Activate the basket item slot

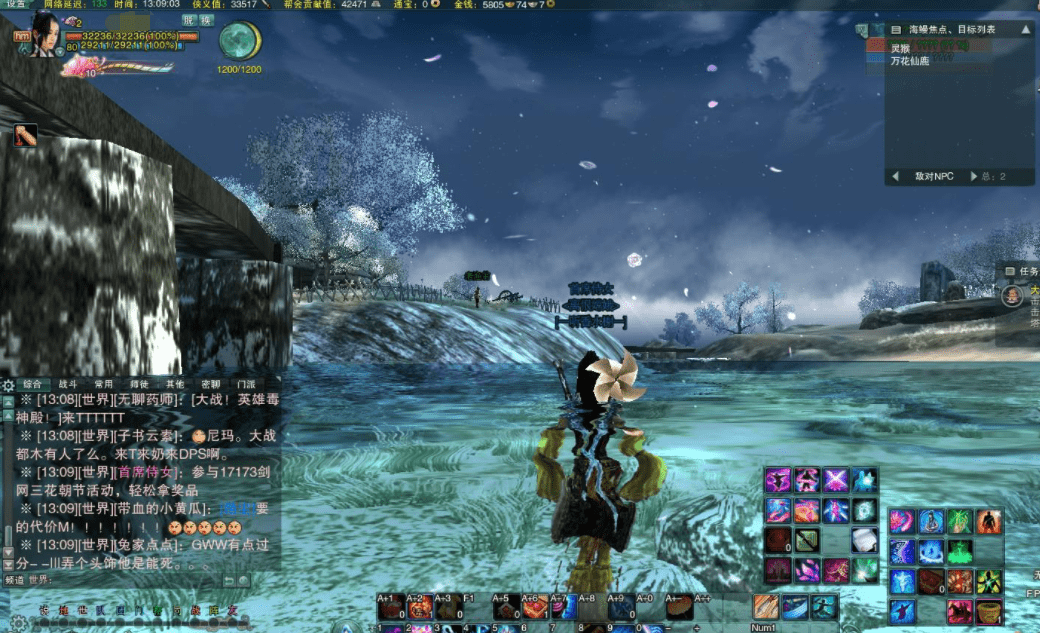989,611
